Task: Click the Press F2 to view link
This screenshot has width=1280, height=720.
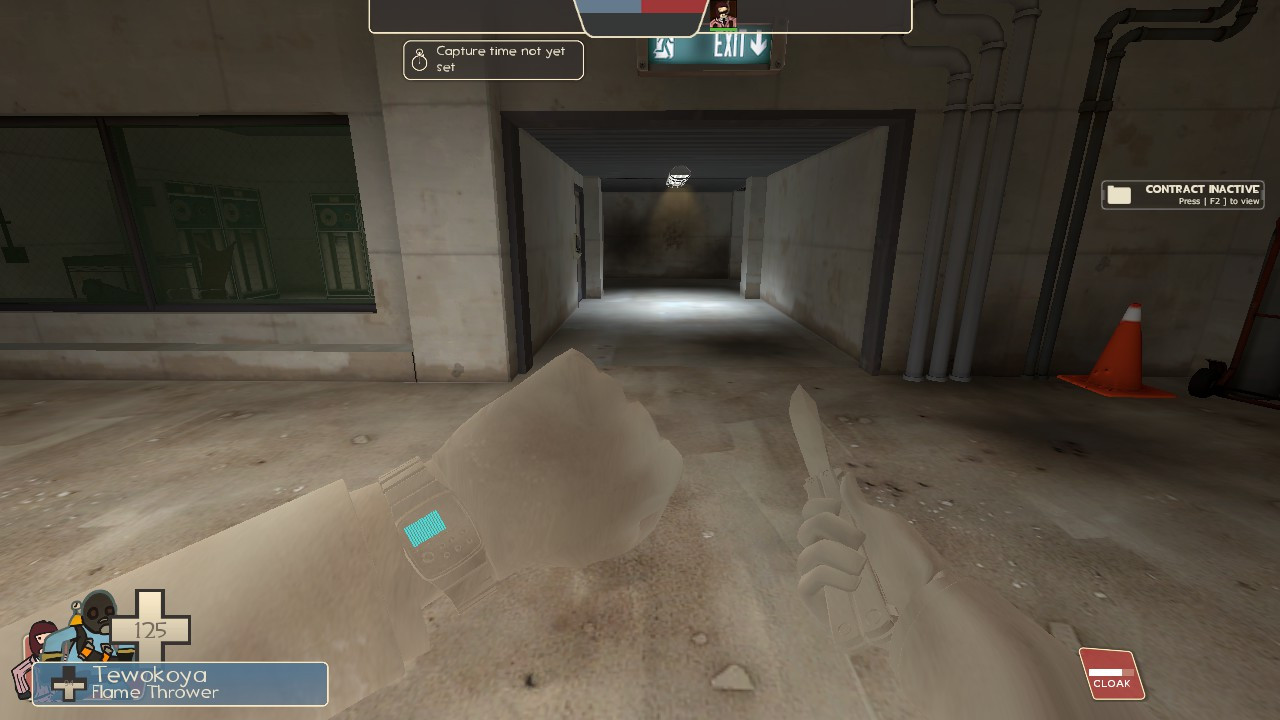Action: 1218,200
